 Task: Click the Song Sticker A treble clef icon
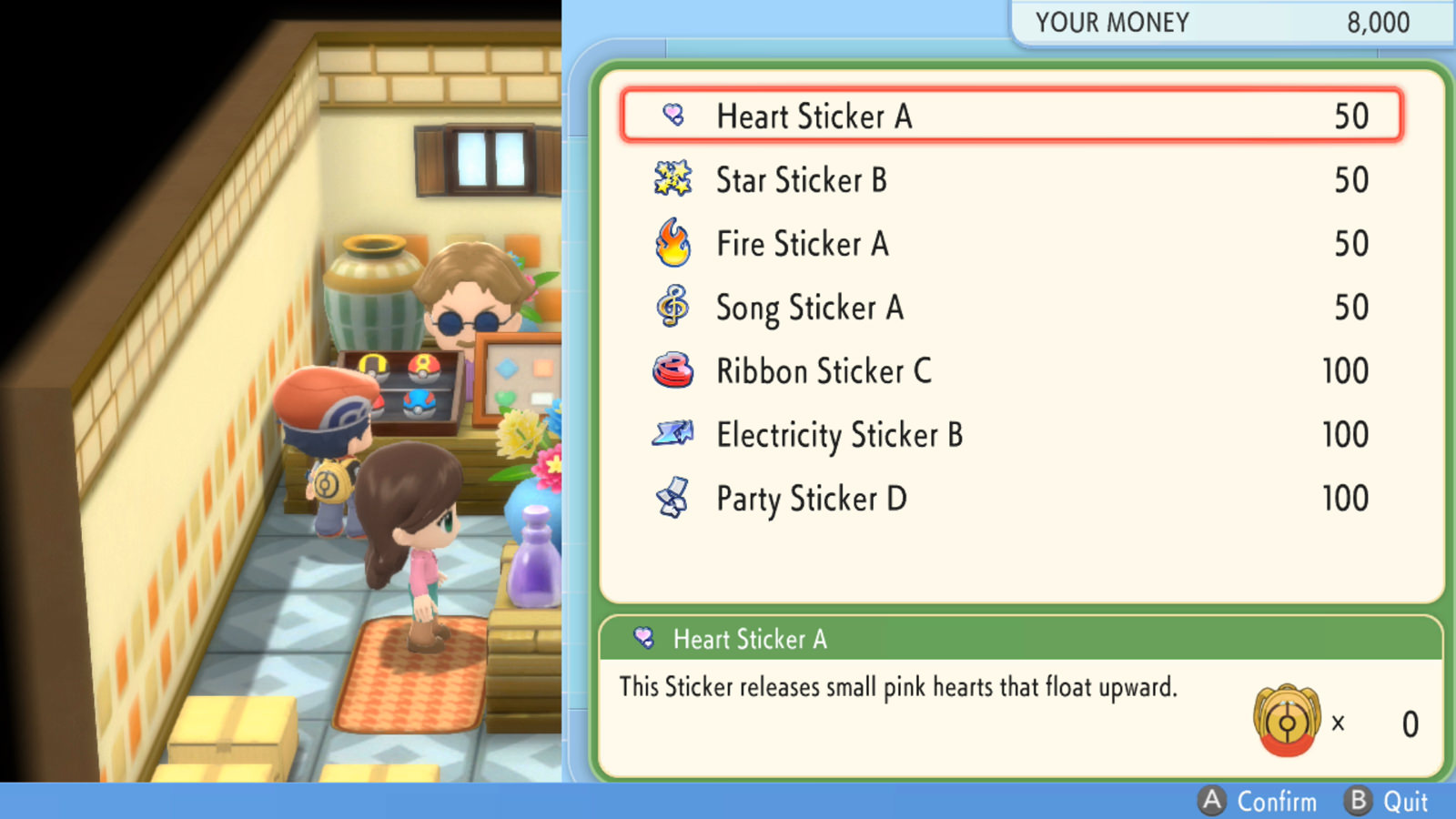(671, 307)
